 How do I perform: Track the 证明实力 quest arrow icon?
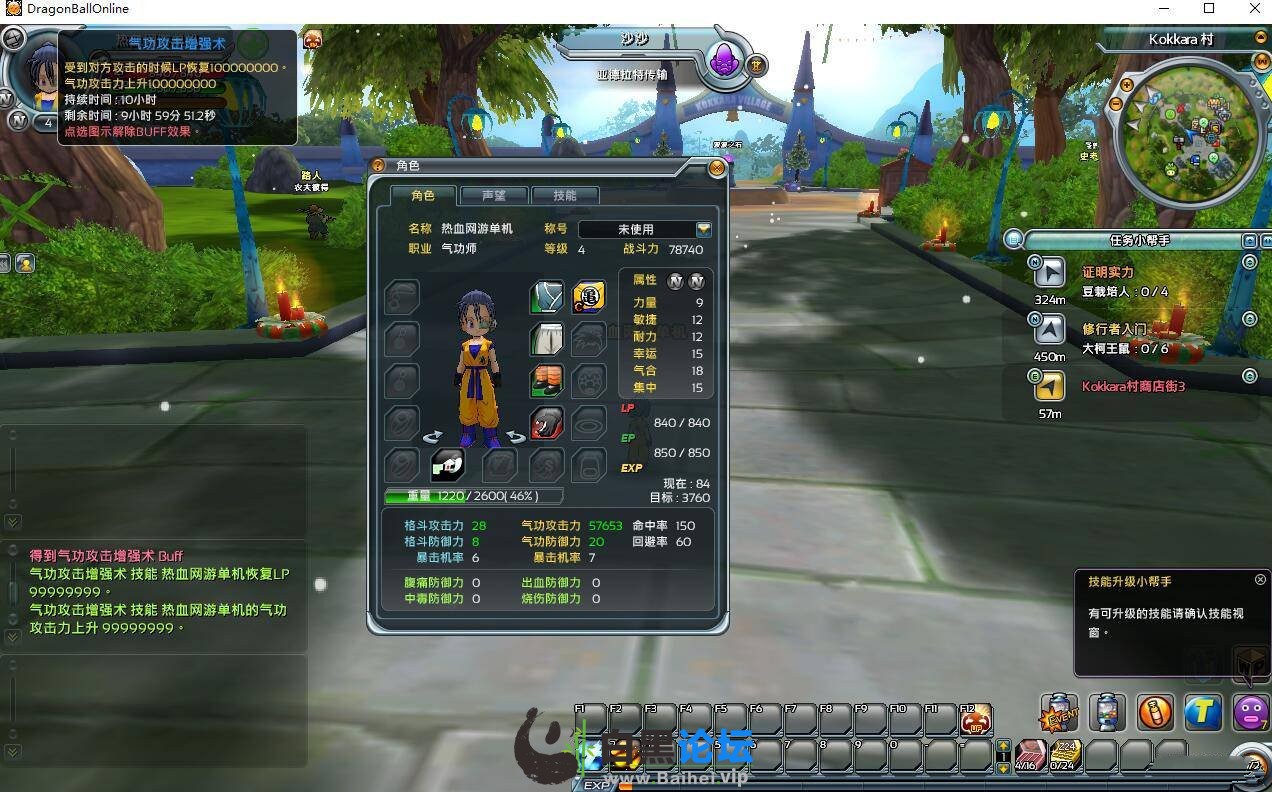tap(1049, 272)
